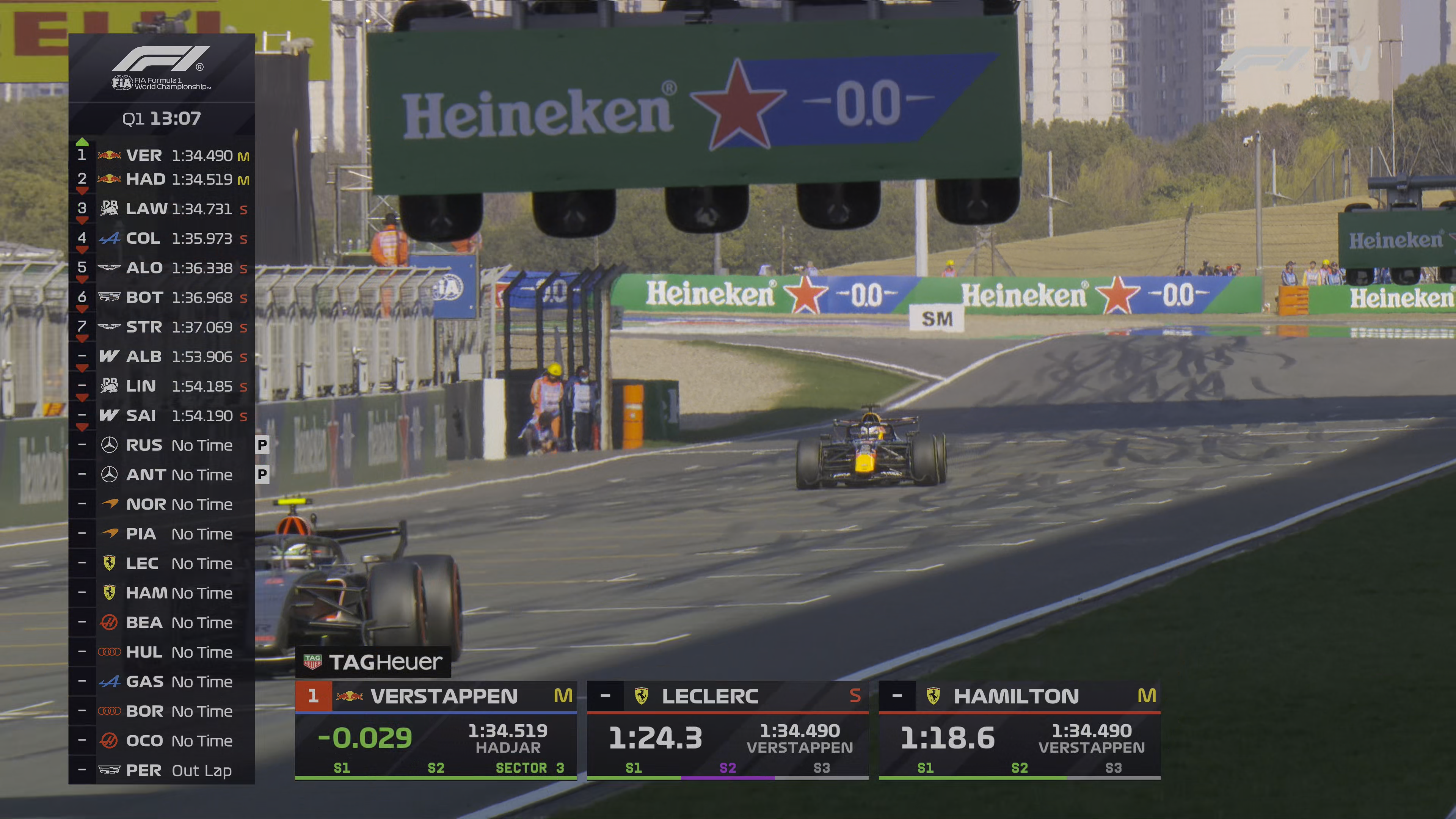Choose ALB in the standings list

162,357
